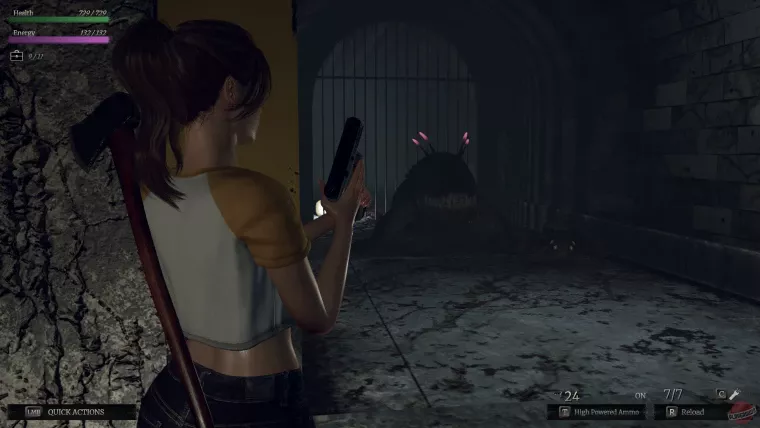Toggle the flashlight icon
The height and width of the screenshot is (428, 760).
click(733, 395)
